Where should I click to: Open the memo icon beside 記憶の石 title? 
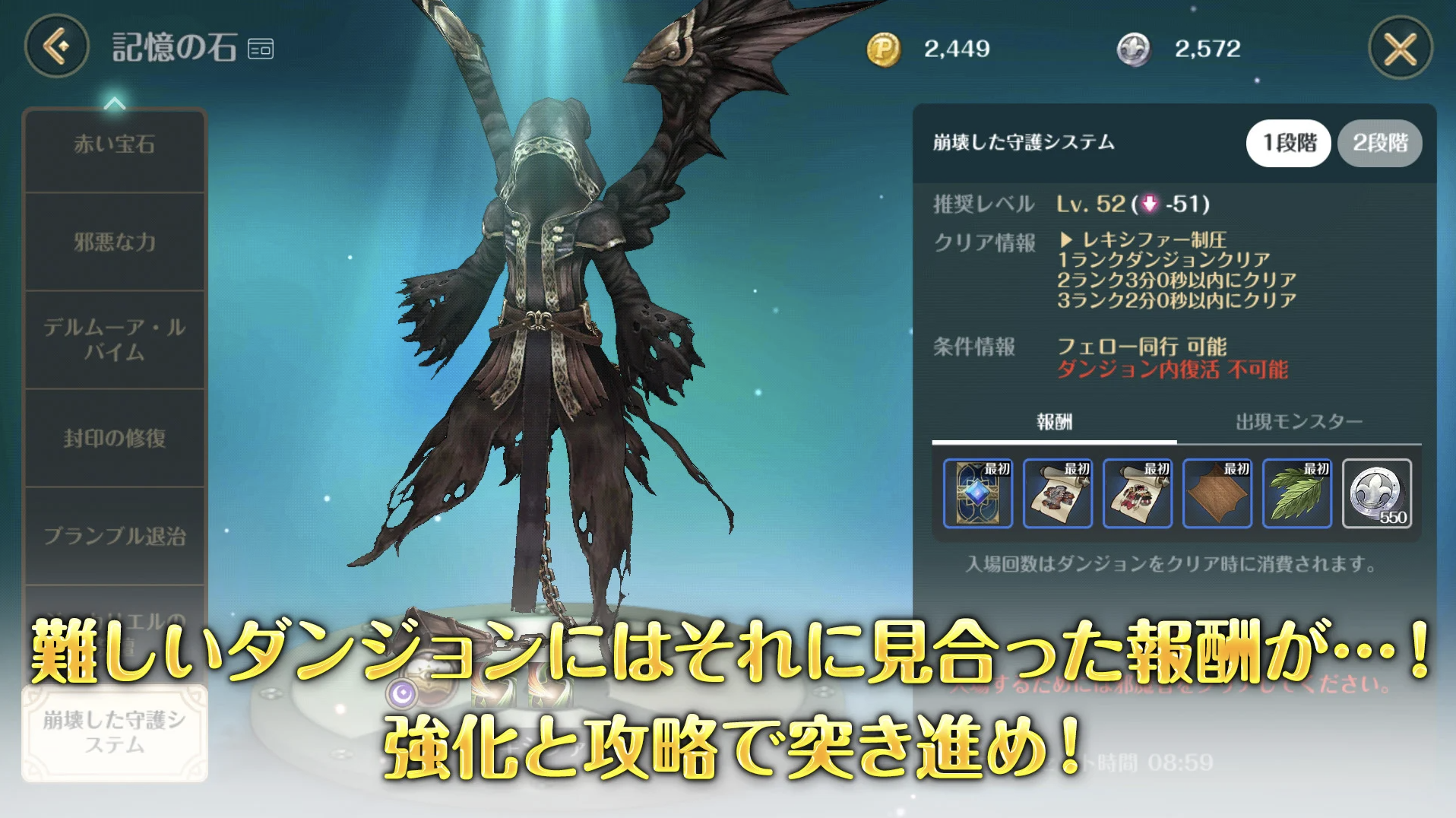coord(260,47)
